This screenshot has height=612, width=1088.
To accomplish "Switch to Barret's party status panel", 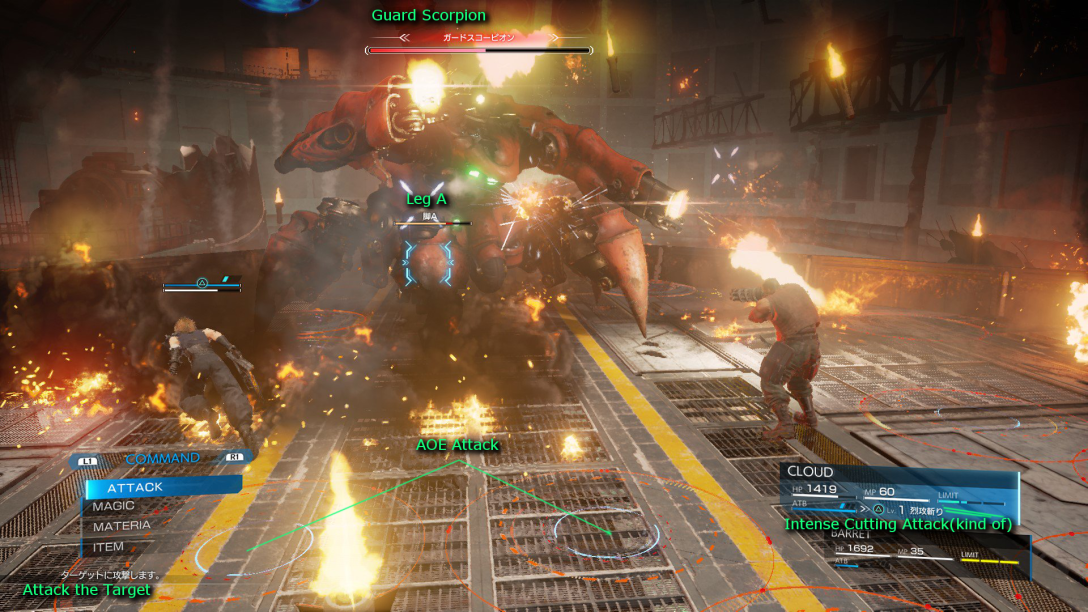I will tap(925, 551).
